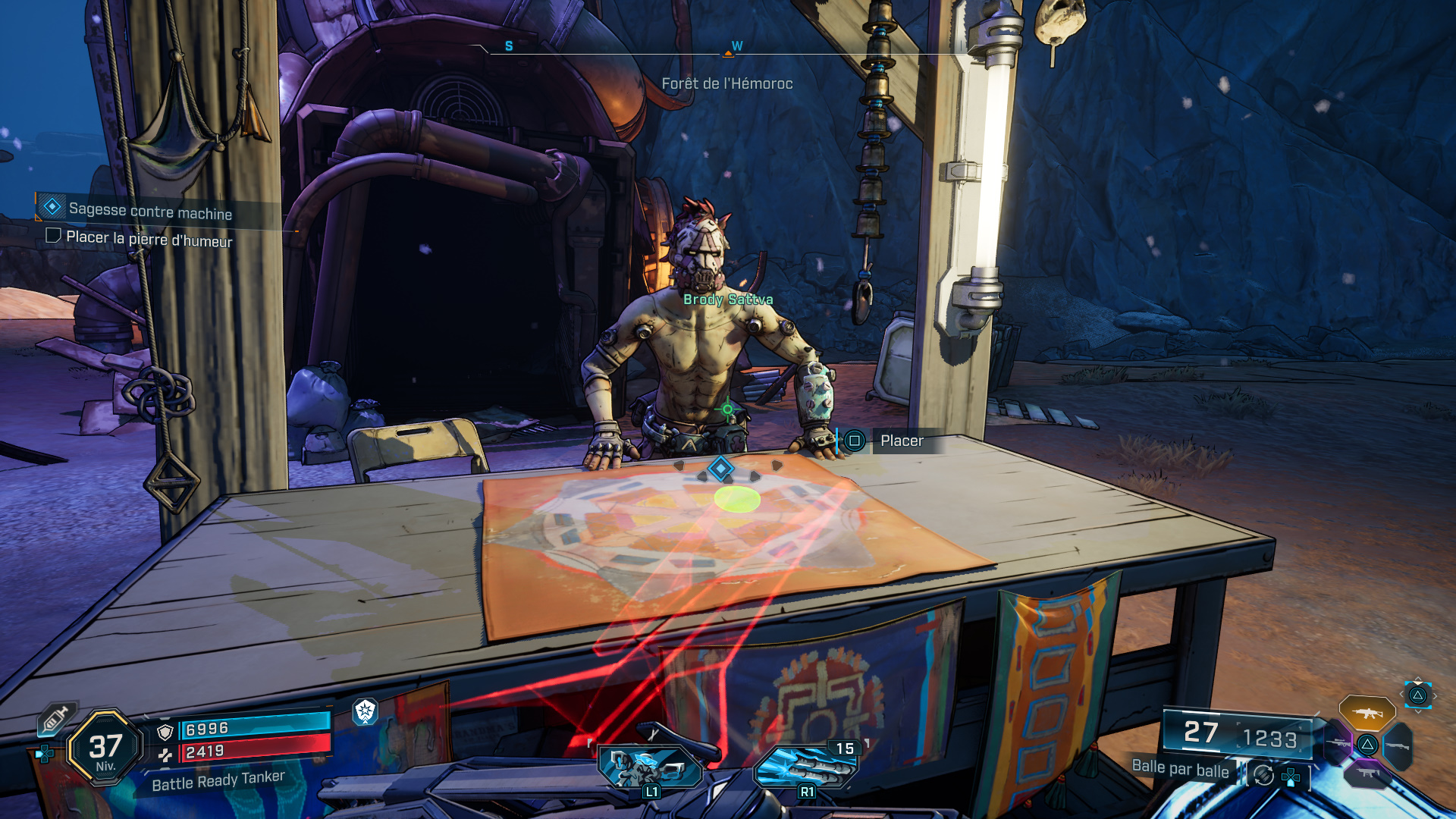Select the orange assault rifle weapon slot

click(1367, 713)
